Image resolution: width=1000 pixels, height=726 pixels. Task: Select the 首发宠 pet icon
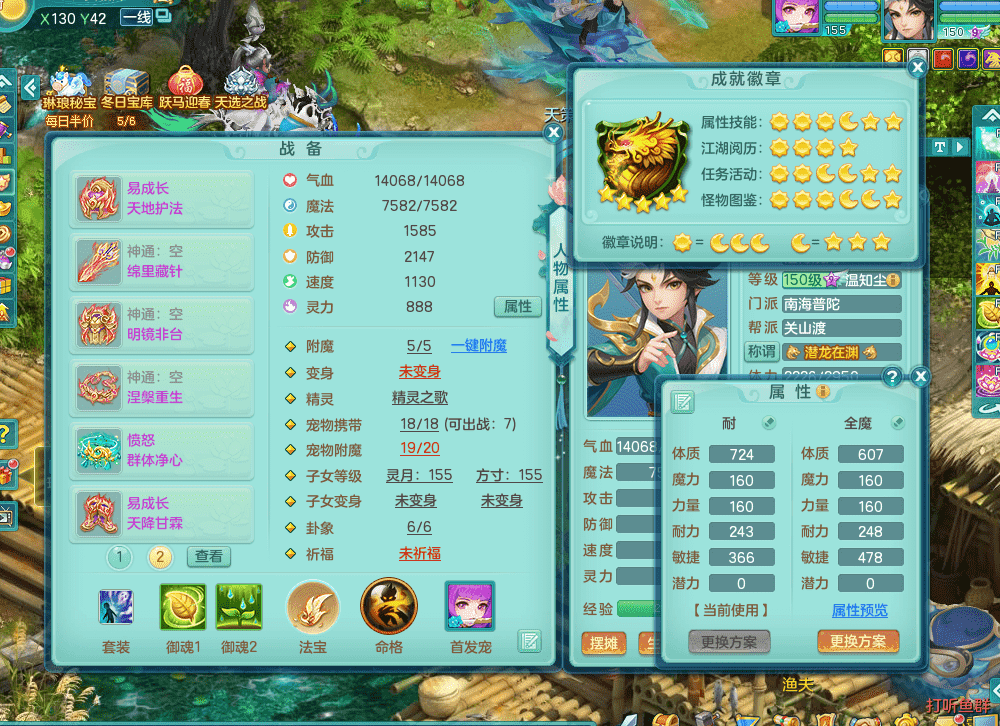pos(469,607)
